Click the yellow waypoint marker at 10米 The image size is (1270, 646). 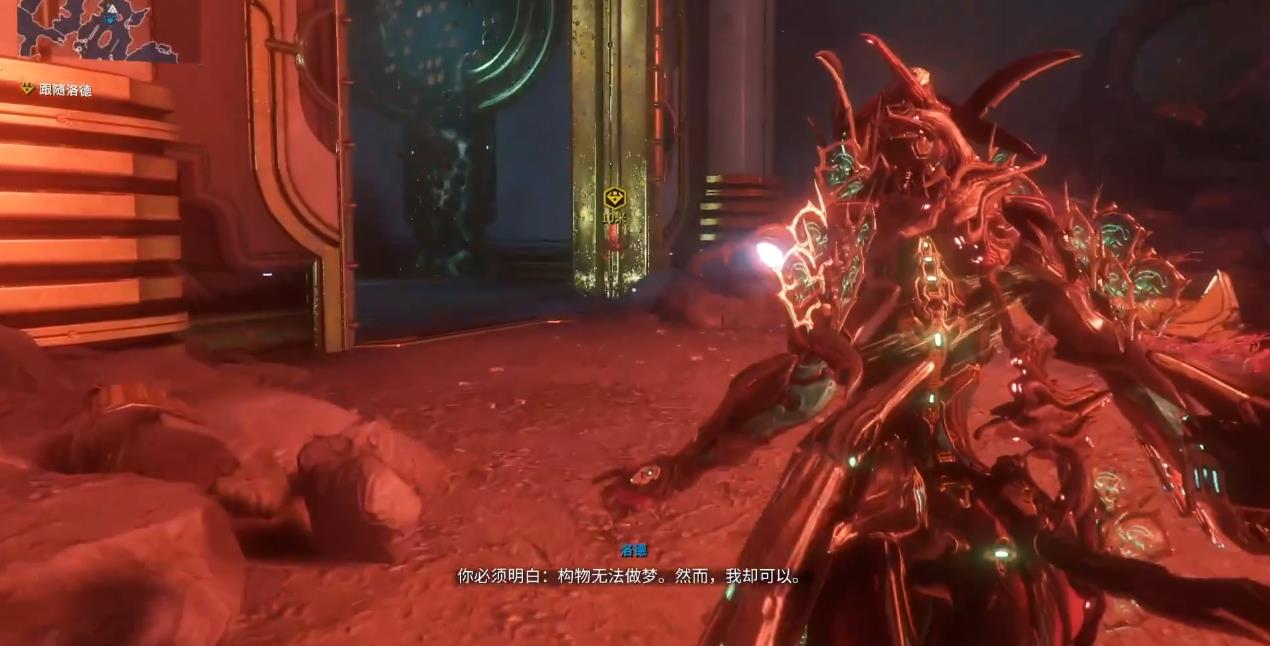[614, 198]
